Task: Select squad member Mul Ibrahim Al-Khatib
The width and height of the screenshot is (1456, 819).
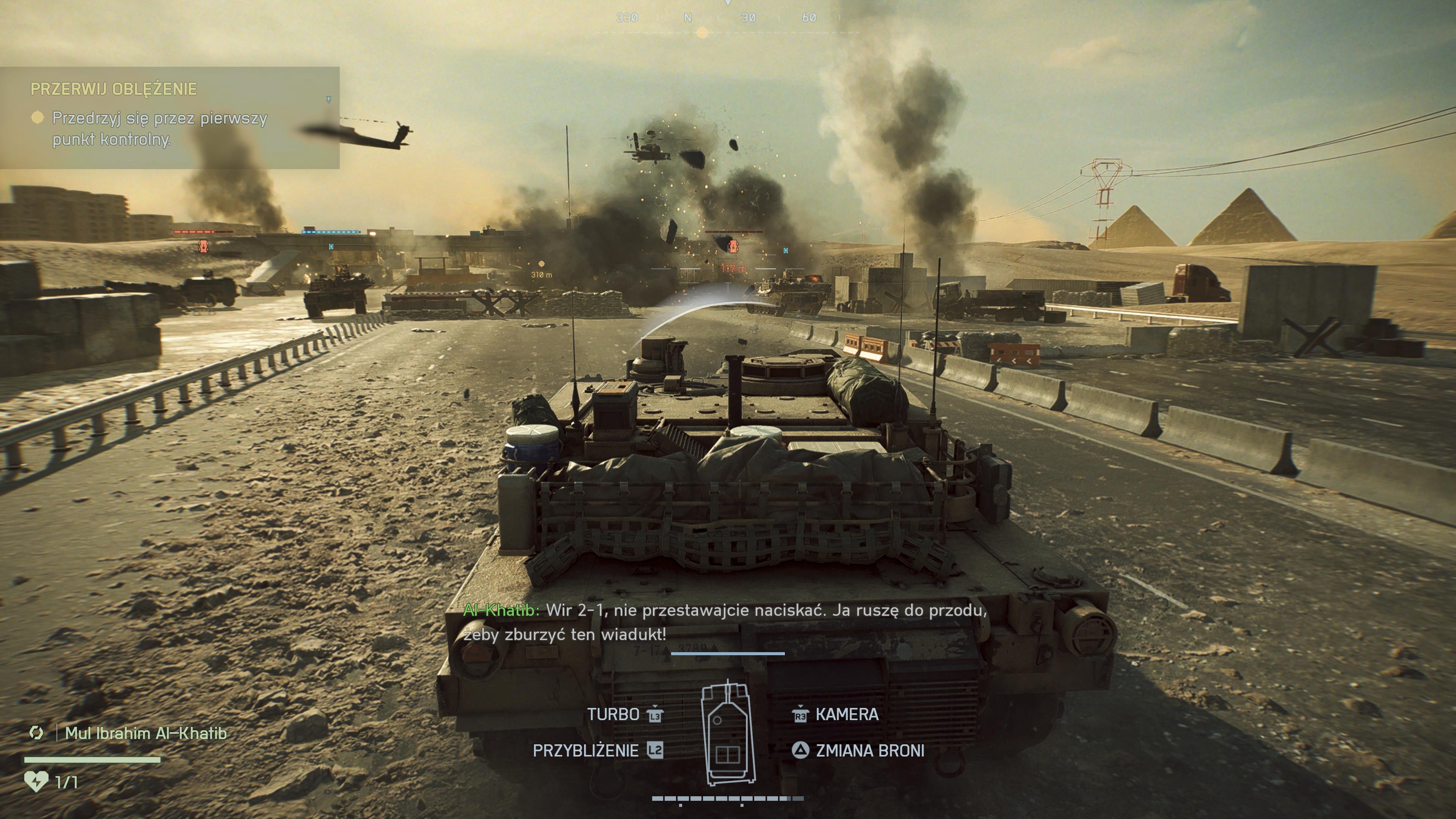Action: click(x=145, y=733)
